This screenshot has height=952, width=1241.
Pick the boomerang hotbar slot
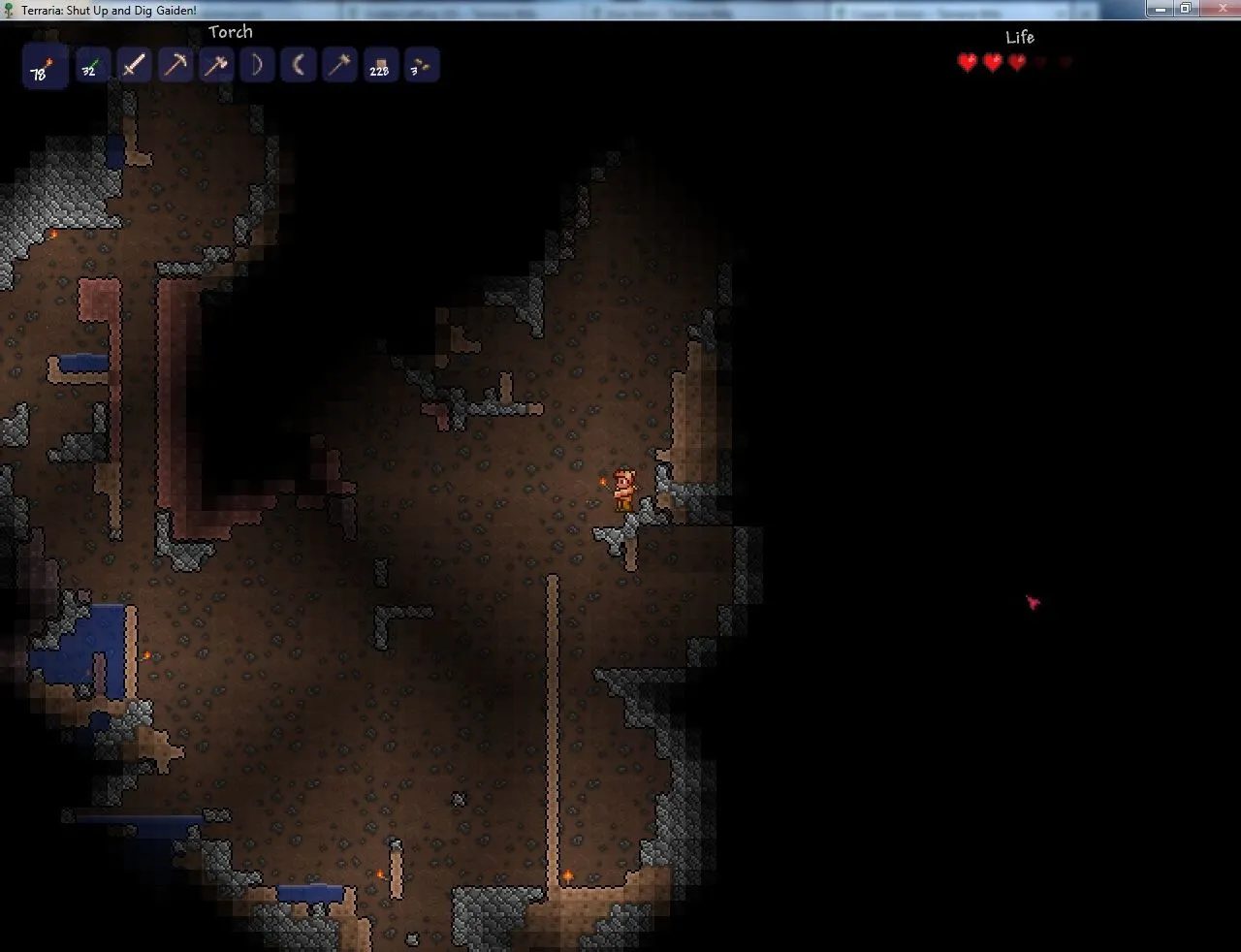[x=299, y=66]
